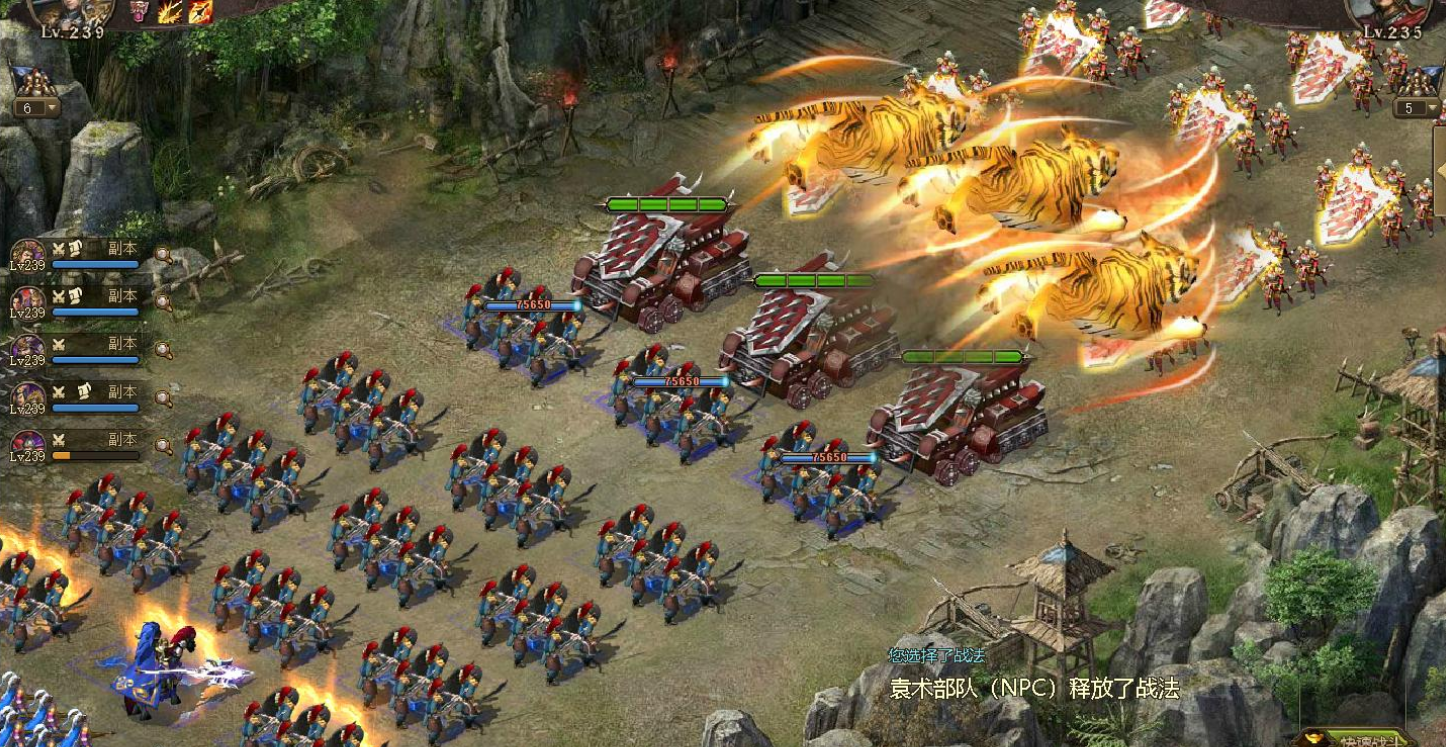The height and width of the screenshot is (747, 1446).
Task: Open the left troop count dropdown showing 6
Action: (x=34, y=107)
